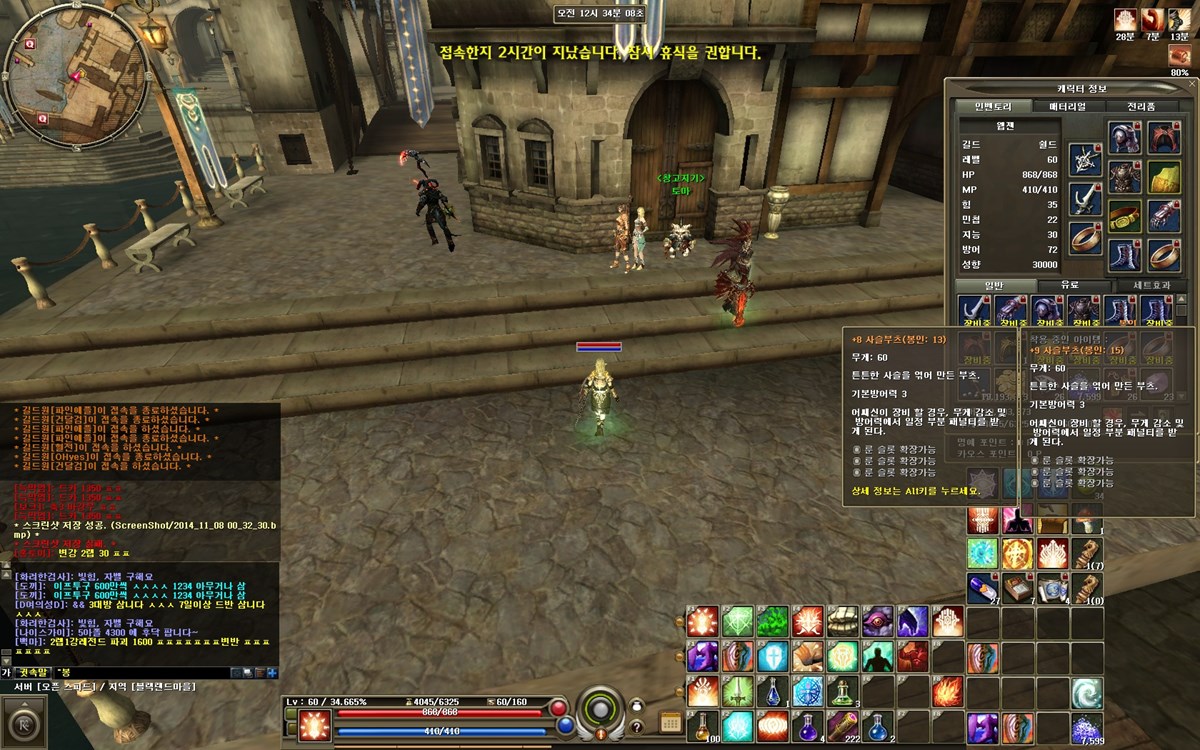1200x750 pixels.
Task: Use the yellow potion stack of 100
Action: click(703, 726)
